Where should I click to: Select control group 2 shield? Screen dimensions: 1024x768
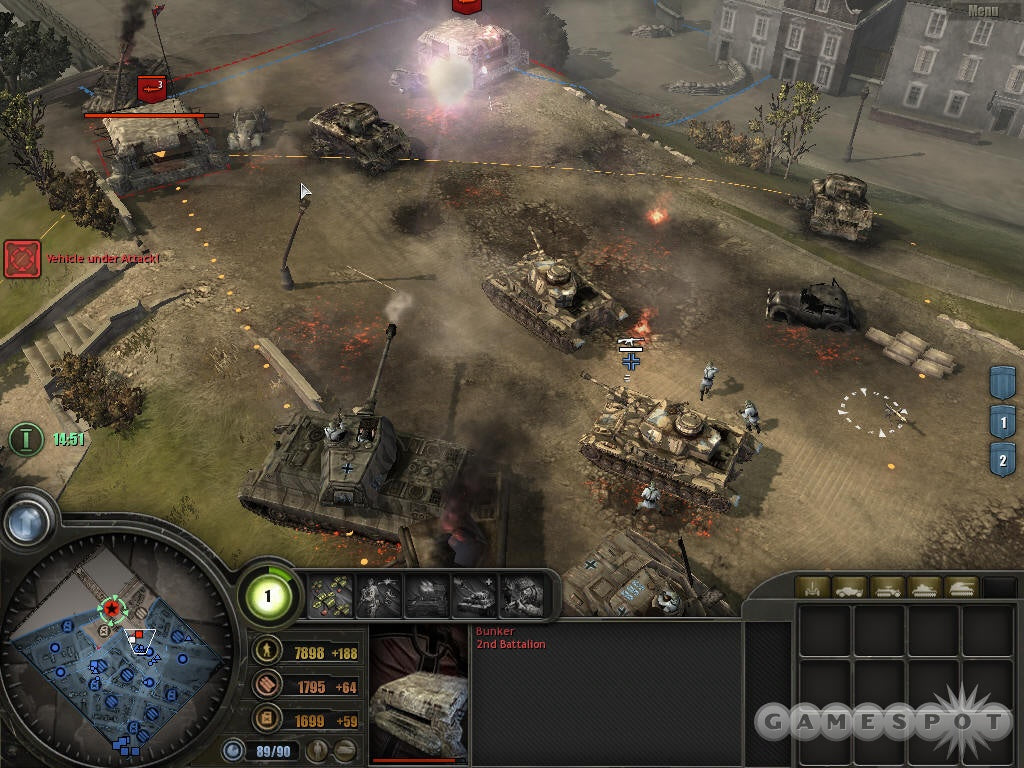(x=1002, y=461)
